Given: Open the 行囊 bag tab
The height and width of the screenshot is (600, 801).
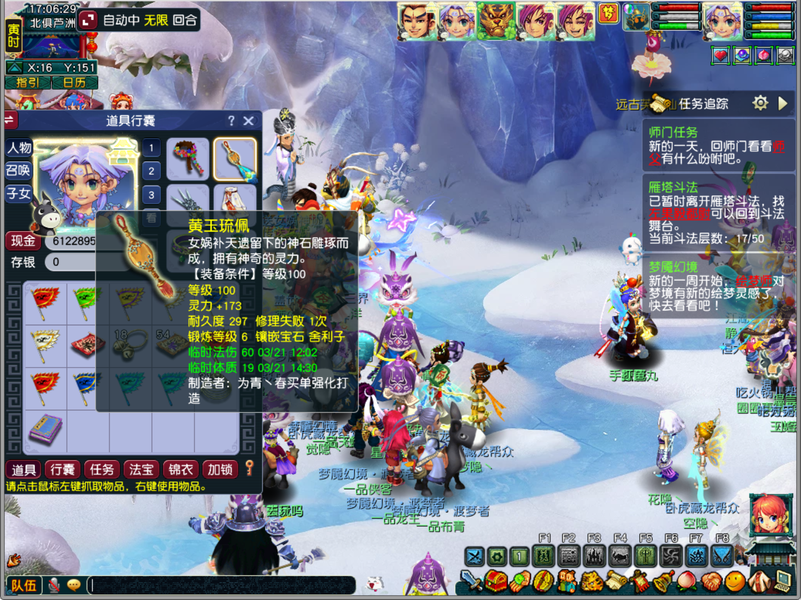Looking at the screenshot, I should [x=63, y=469].
